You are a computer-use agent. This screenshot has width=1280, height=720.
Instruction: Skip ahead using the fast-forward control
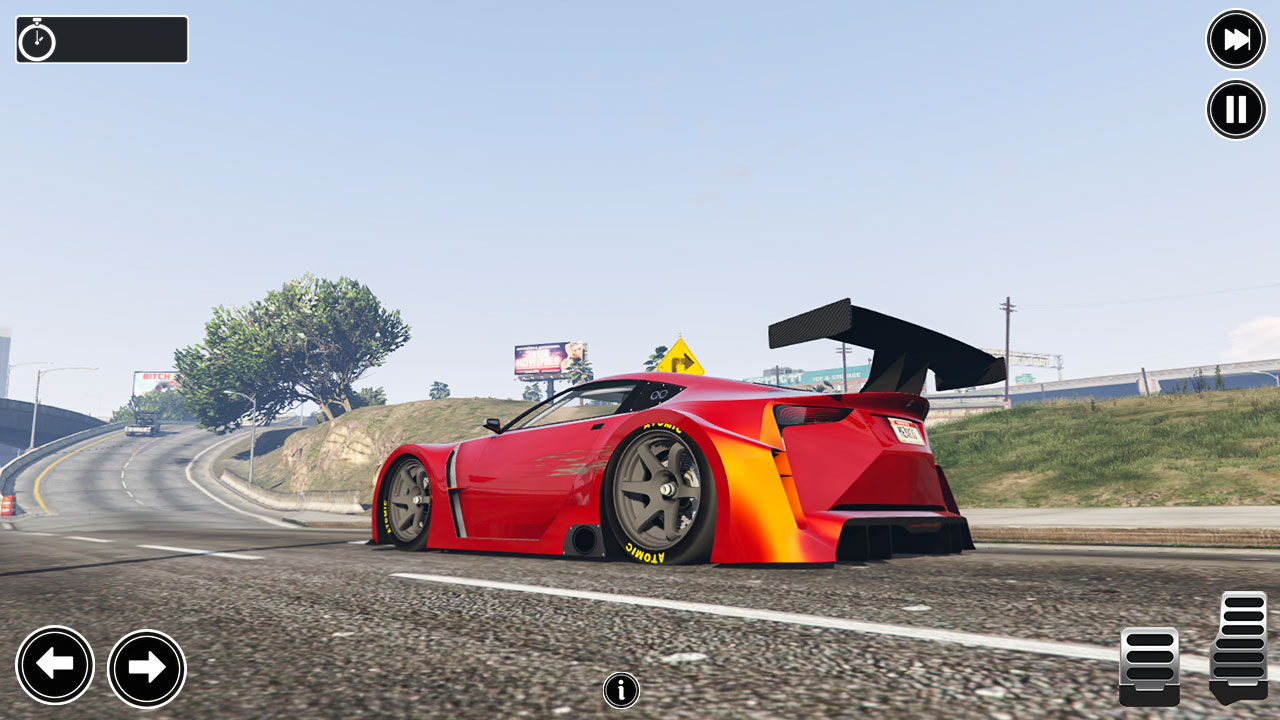click(1235, 40)
